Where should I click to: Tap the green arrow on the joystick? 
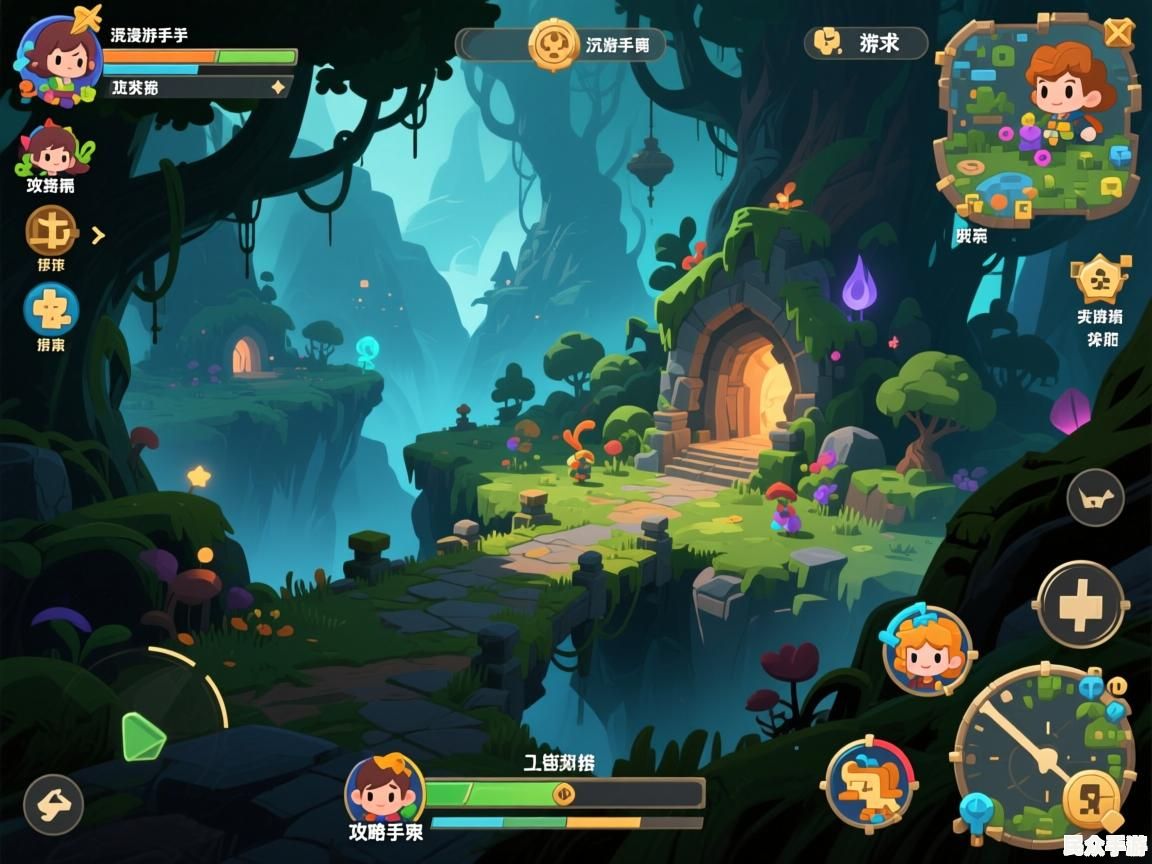pyautogui.click(x=143, y=737)
